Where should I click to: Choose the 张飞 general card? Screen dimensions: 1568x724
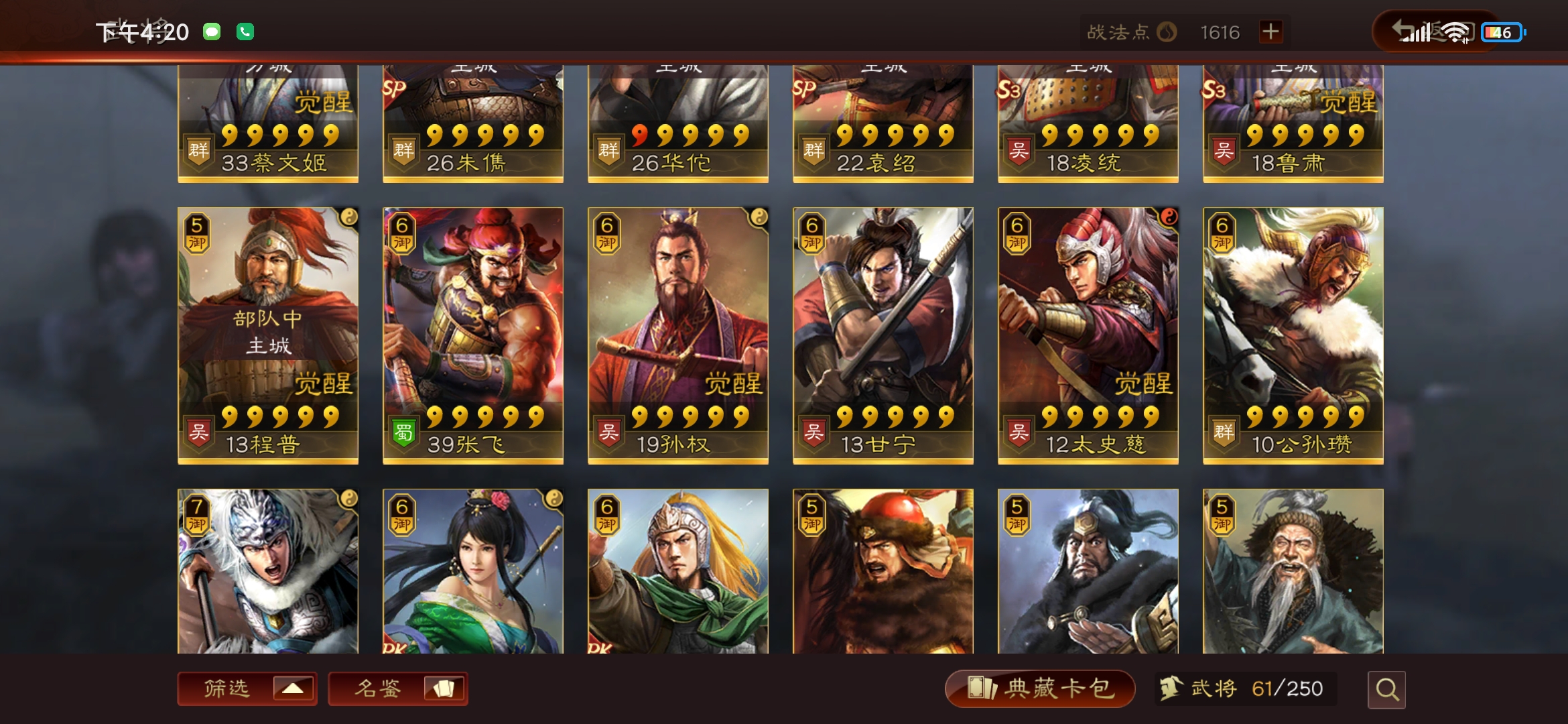pos(473,335)
